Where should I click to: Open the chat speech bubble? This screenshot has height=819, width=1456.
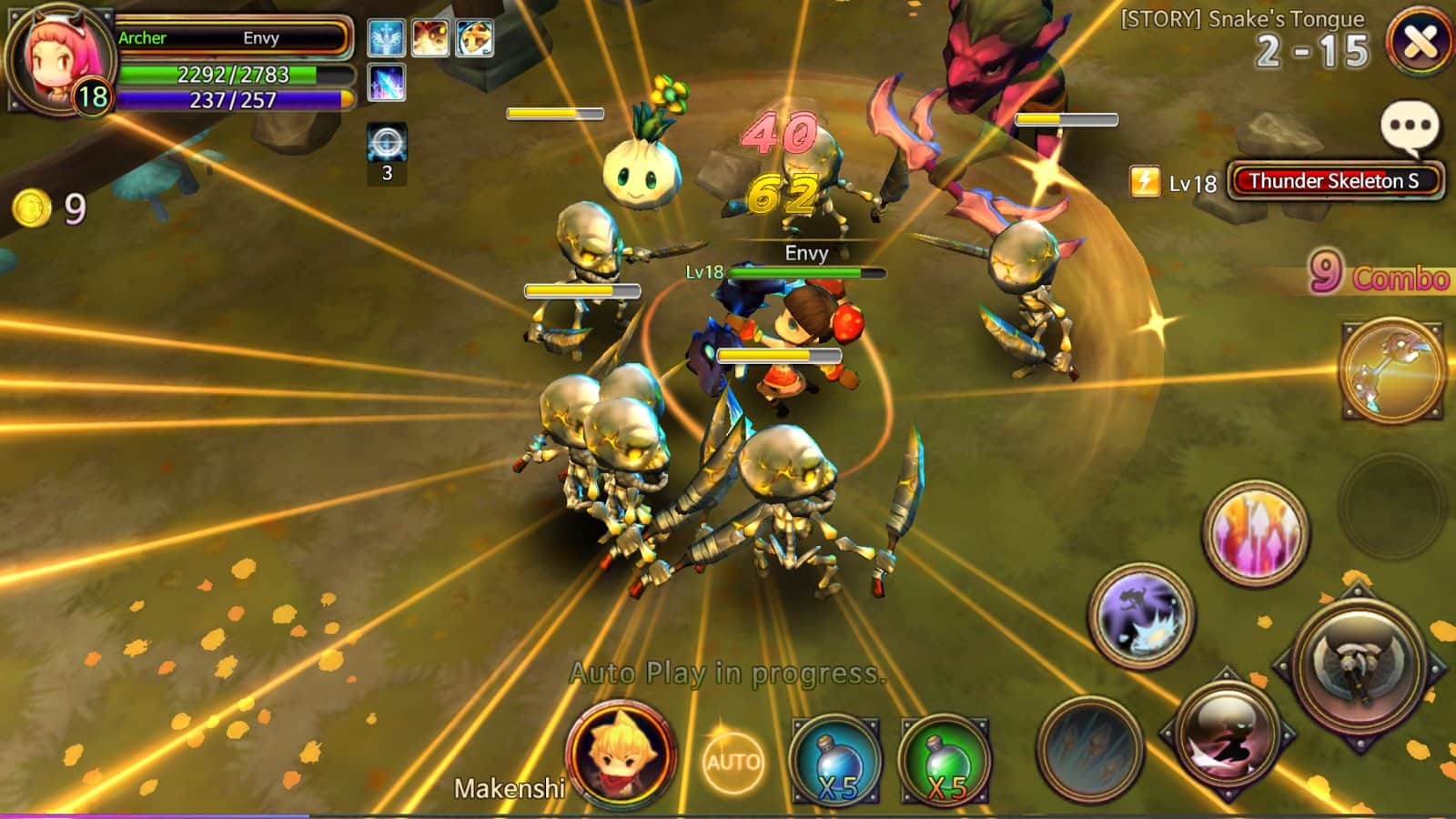point(1410,127)
